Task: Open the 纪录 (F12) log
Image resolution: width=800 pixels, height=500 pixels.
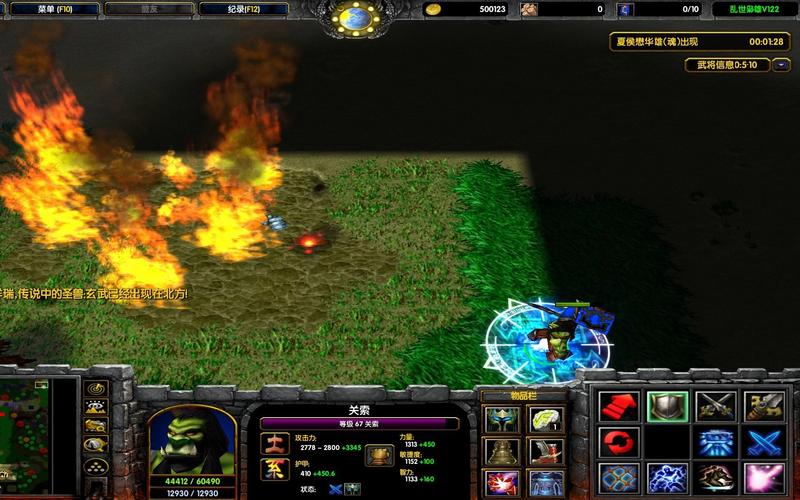Action: 237,9
